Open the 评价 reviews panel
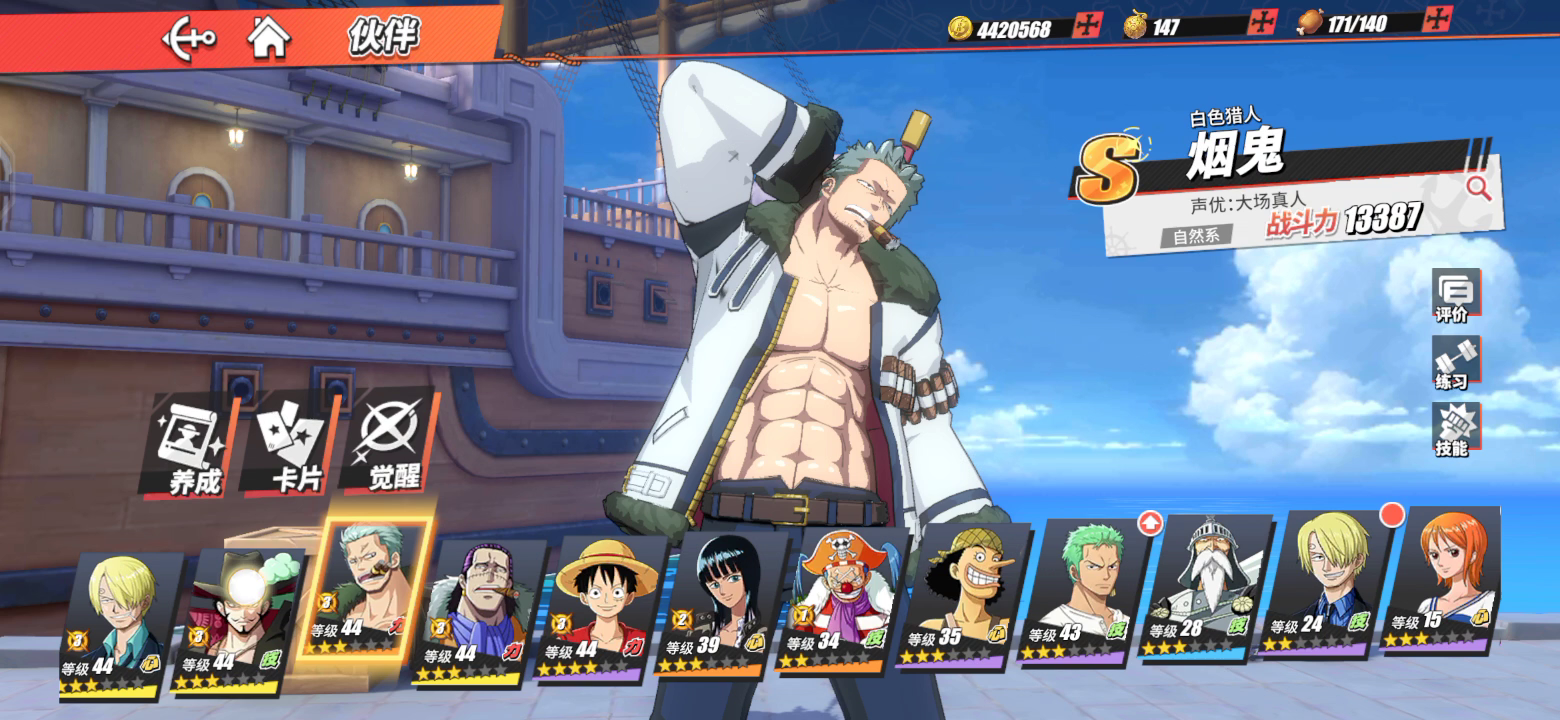Viewport: 1560px width, 720px height. (1453, 296)
